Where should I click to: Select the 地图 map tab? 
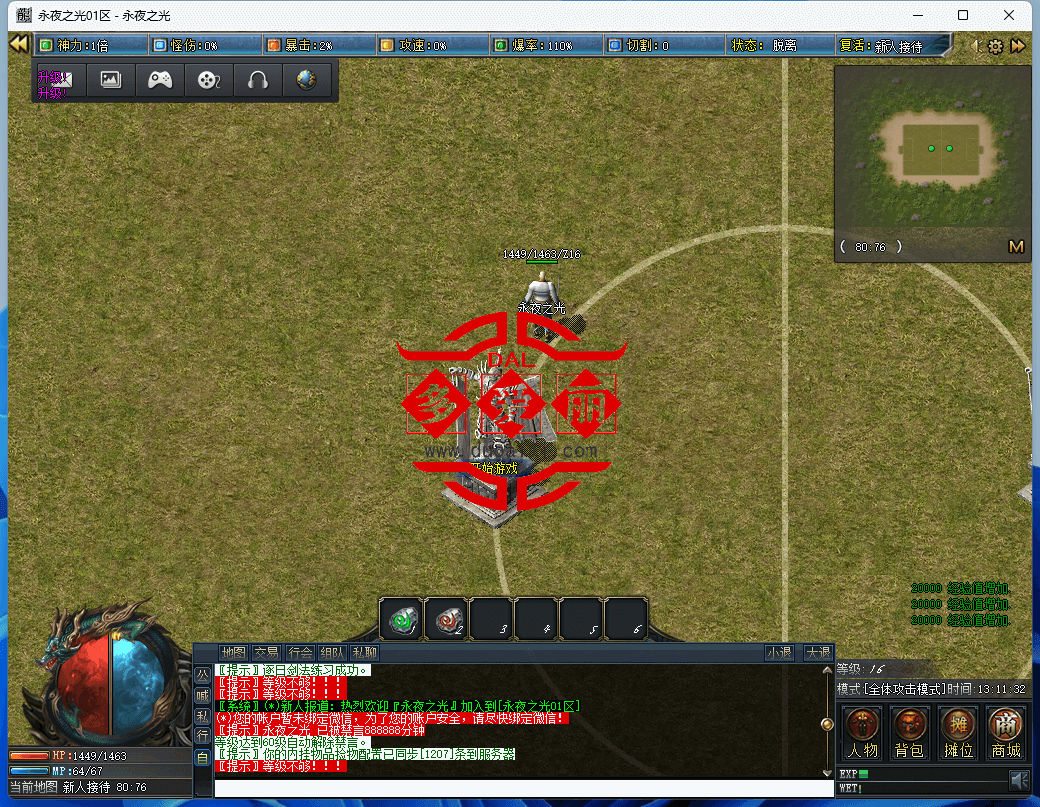click(233, 653)
